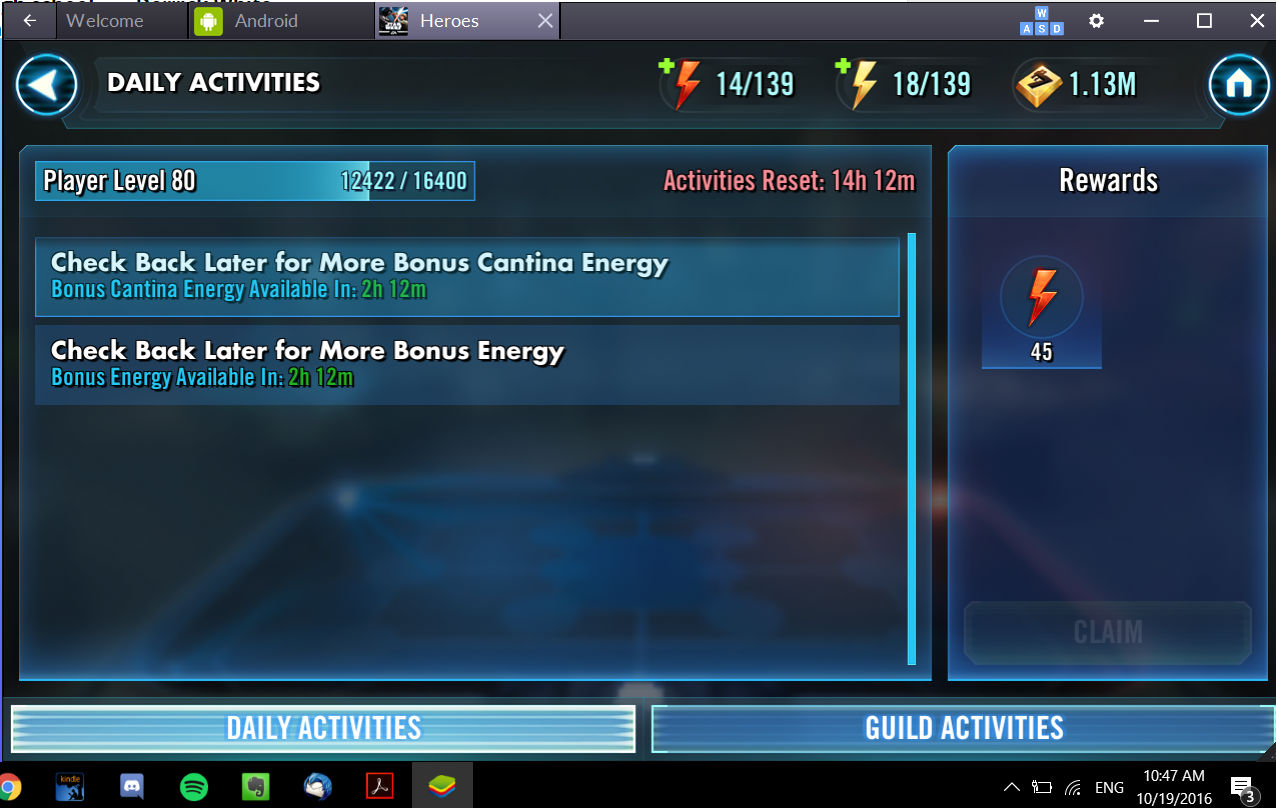
Task: Close the Heroes emulator tab
Action: pos(545,21)
